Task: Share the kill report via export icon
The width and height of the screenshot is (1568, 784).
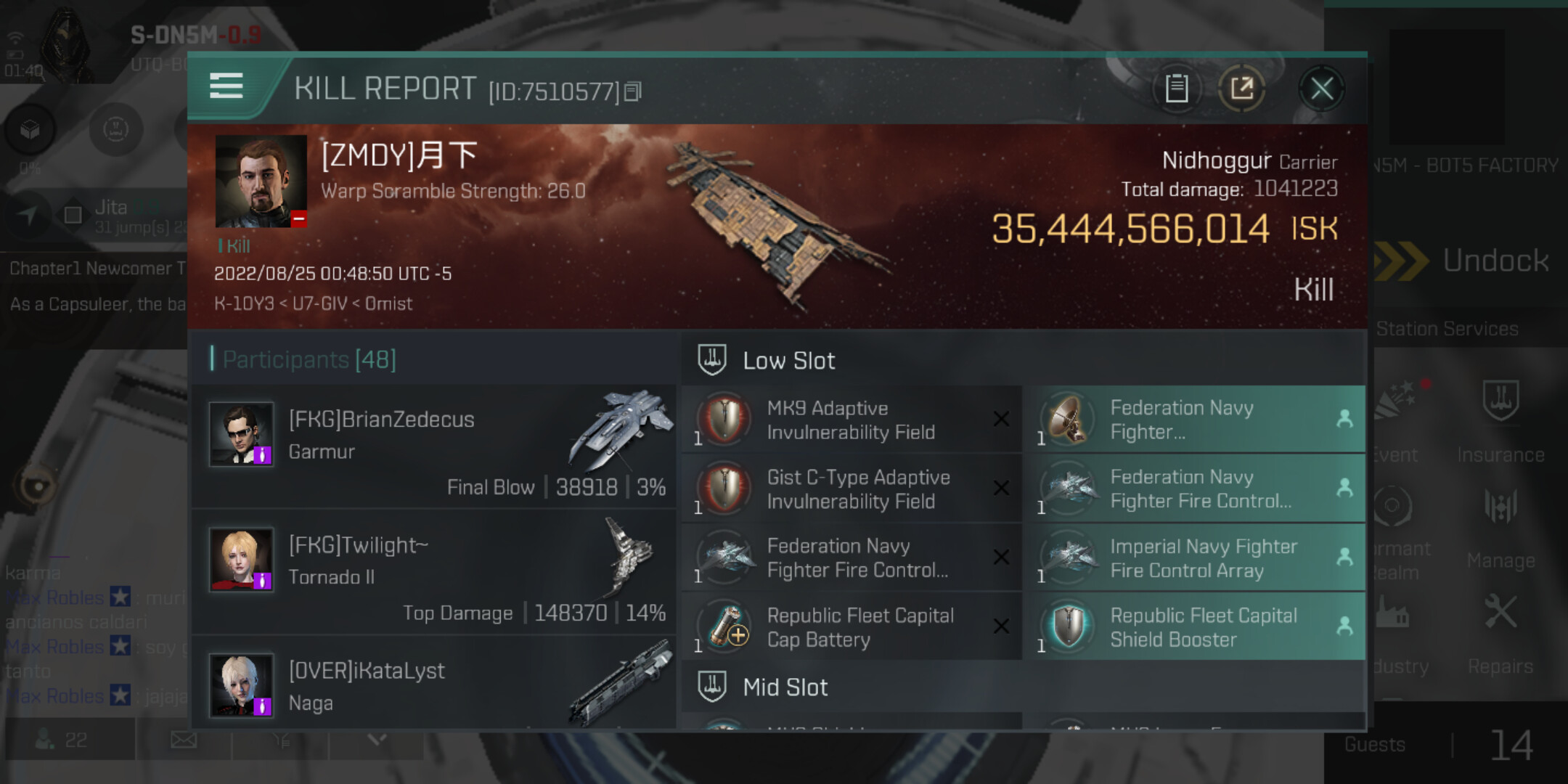Action: click(1241, 89)
